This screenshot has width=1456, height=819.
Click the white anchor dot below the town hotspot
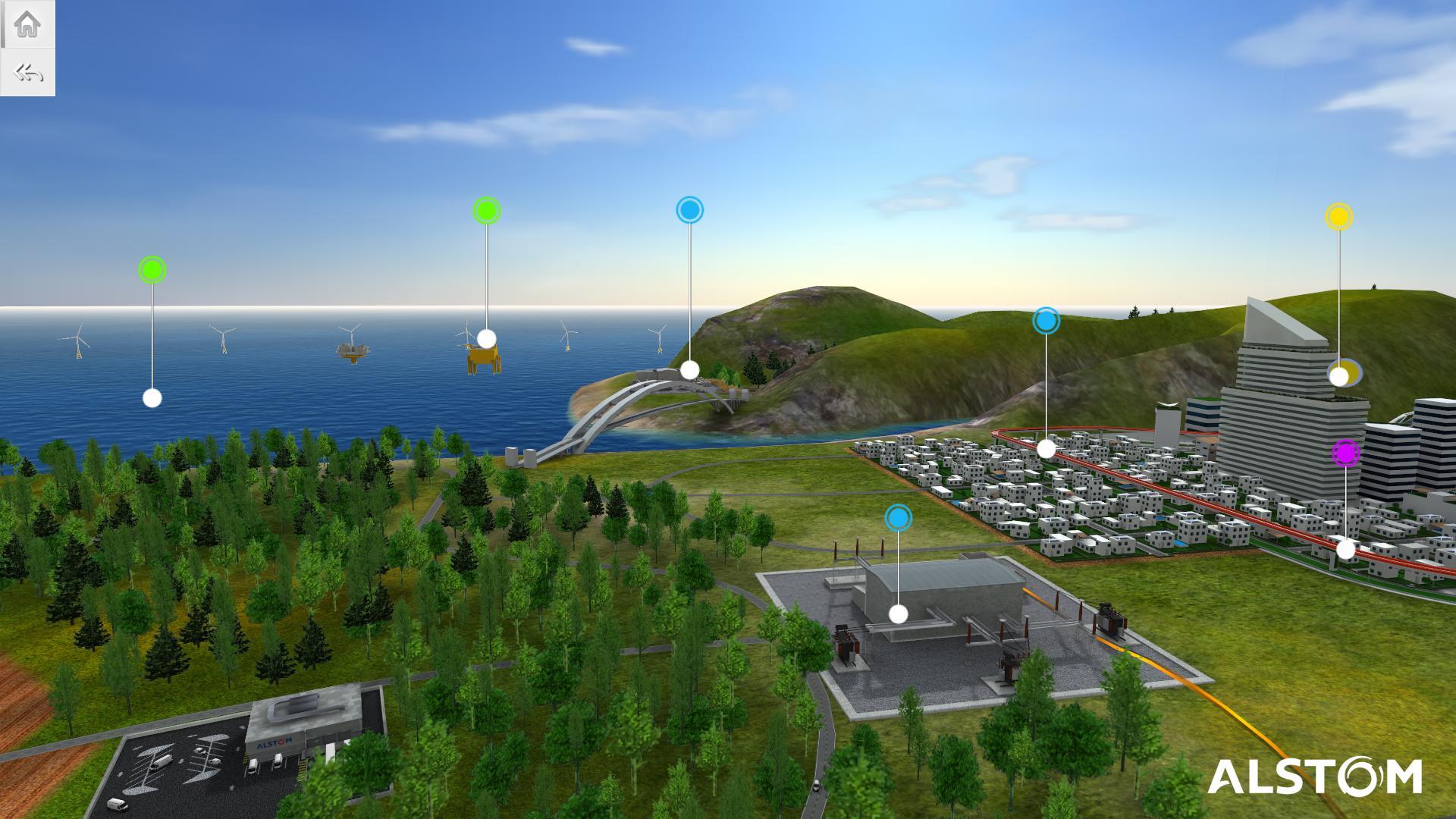click(x=1045, y=449)
